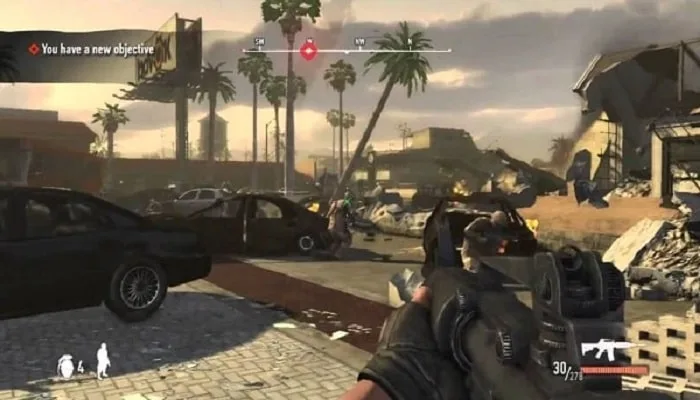Viewport: 700px width, 400px height.
Task: Select the red objective marker on the compass
Action: (309, 51)
